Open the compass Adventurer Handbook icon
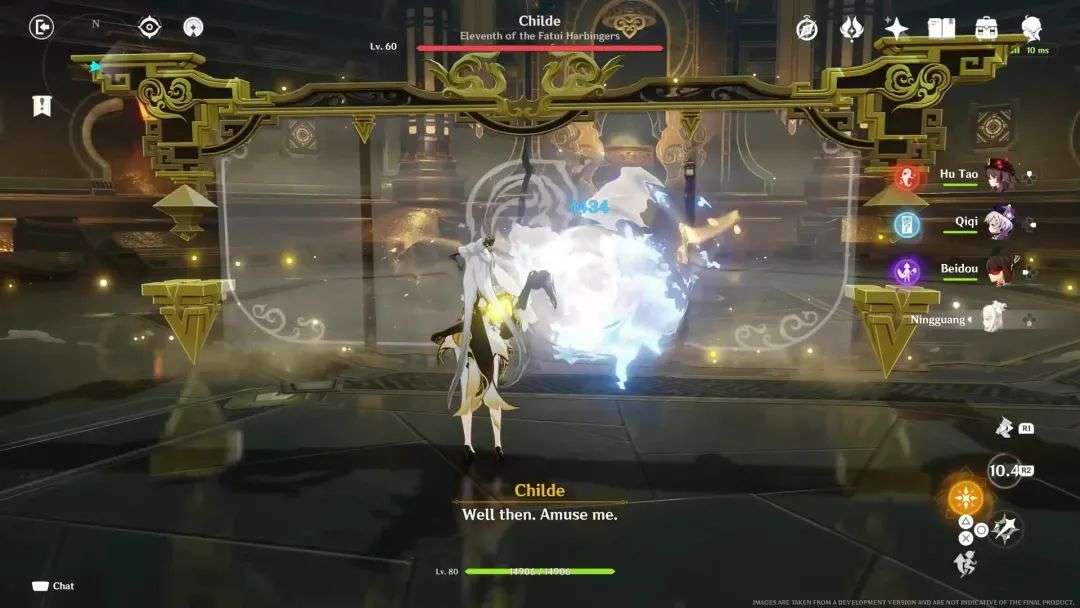 pyautogui.click(x=807, y=28)
